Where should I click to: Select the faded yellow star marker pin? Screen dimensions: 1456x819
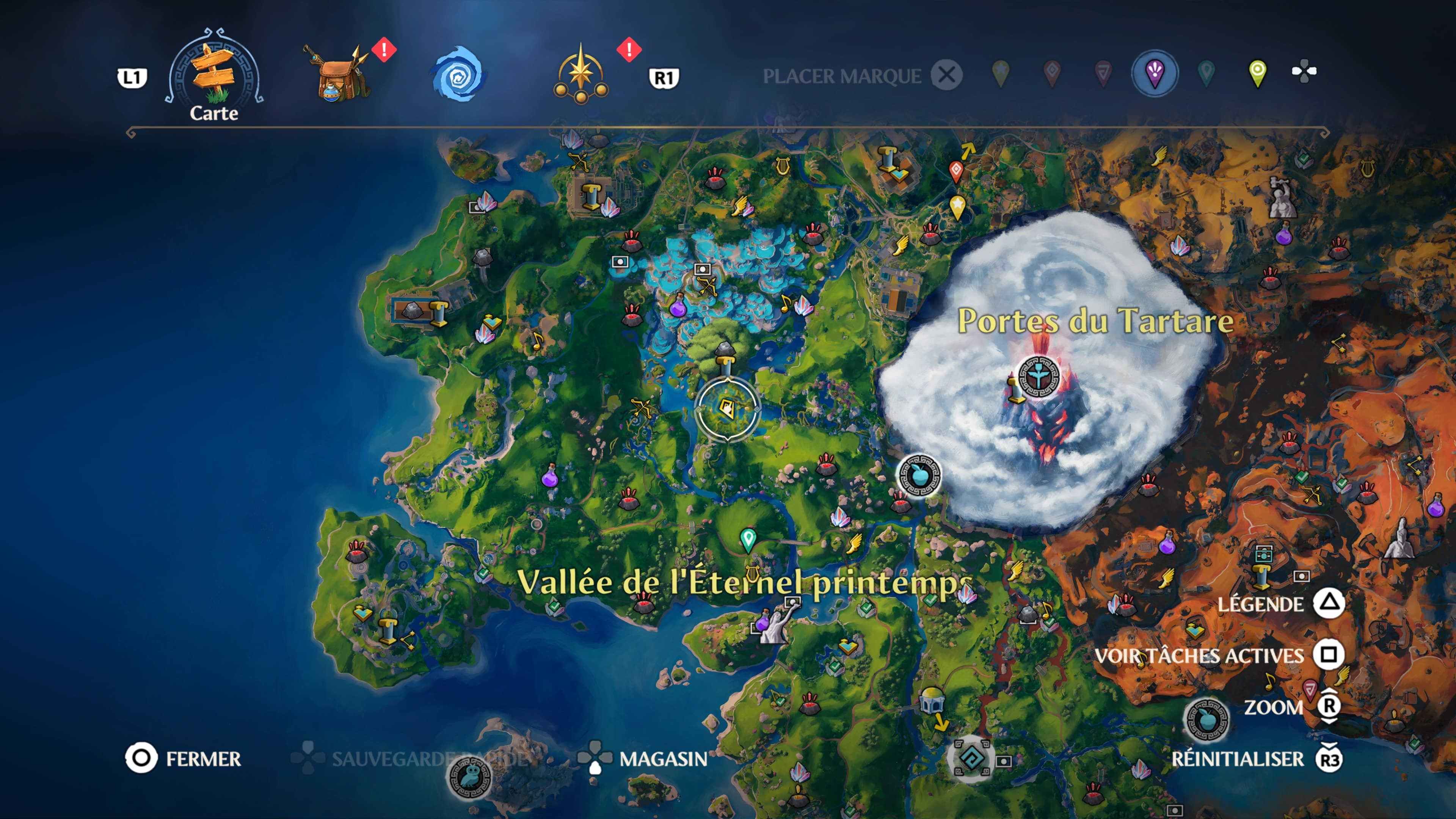point(1001,74)
